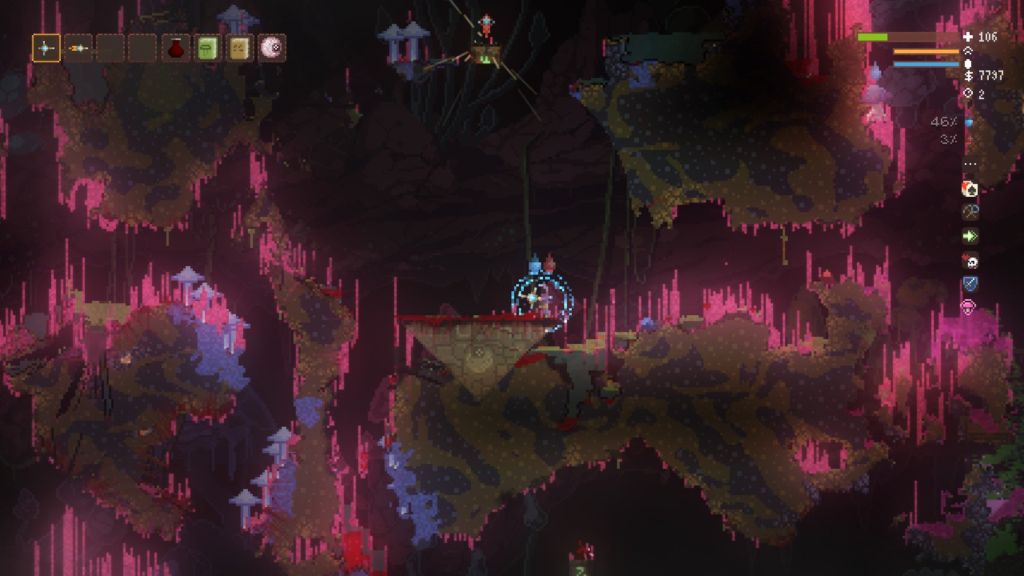The height and width of the screenshot is (576, 1024).
Task: Click the skull with heart perk icon
Action: tap(969, 261)
